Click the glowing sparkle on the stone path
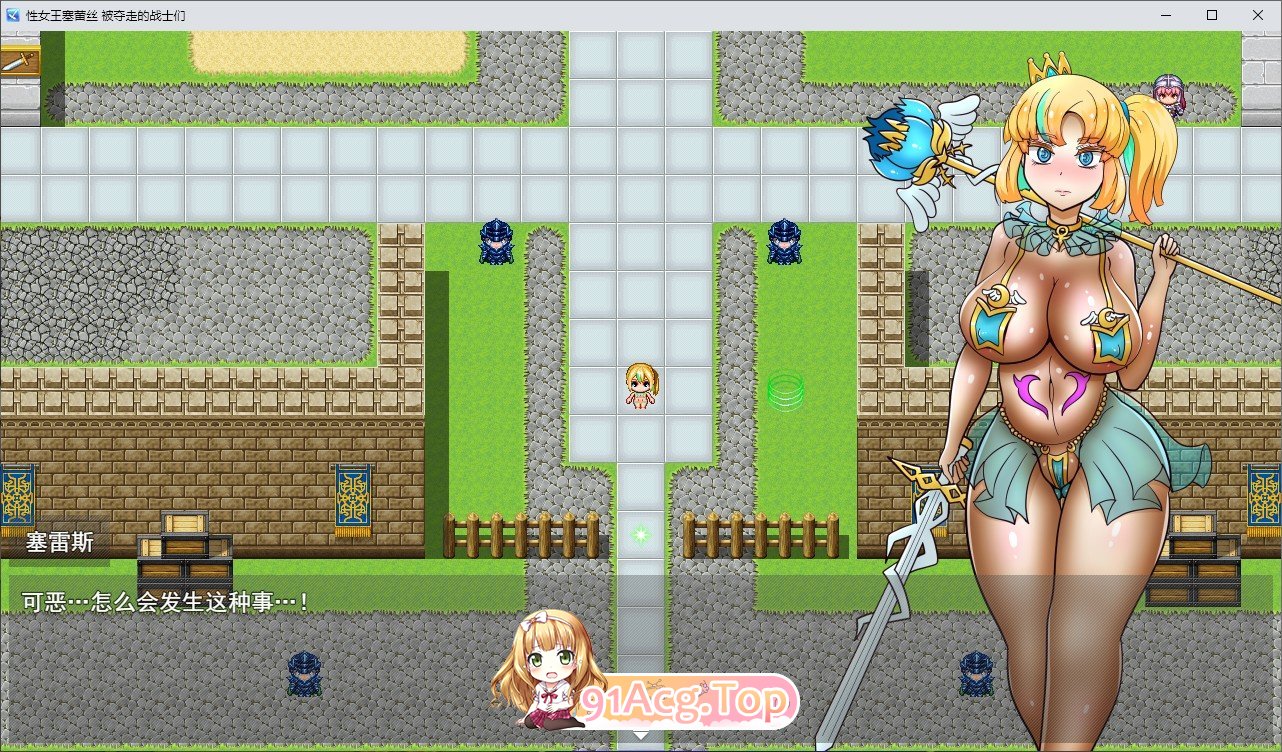Viewport: 1282px width, 752px height. click(x=640, y=534)
